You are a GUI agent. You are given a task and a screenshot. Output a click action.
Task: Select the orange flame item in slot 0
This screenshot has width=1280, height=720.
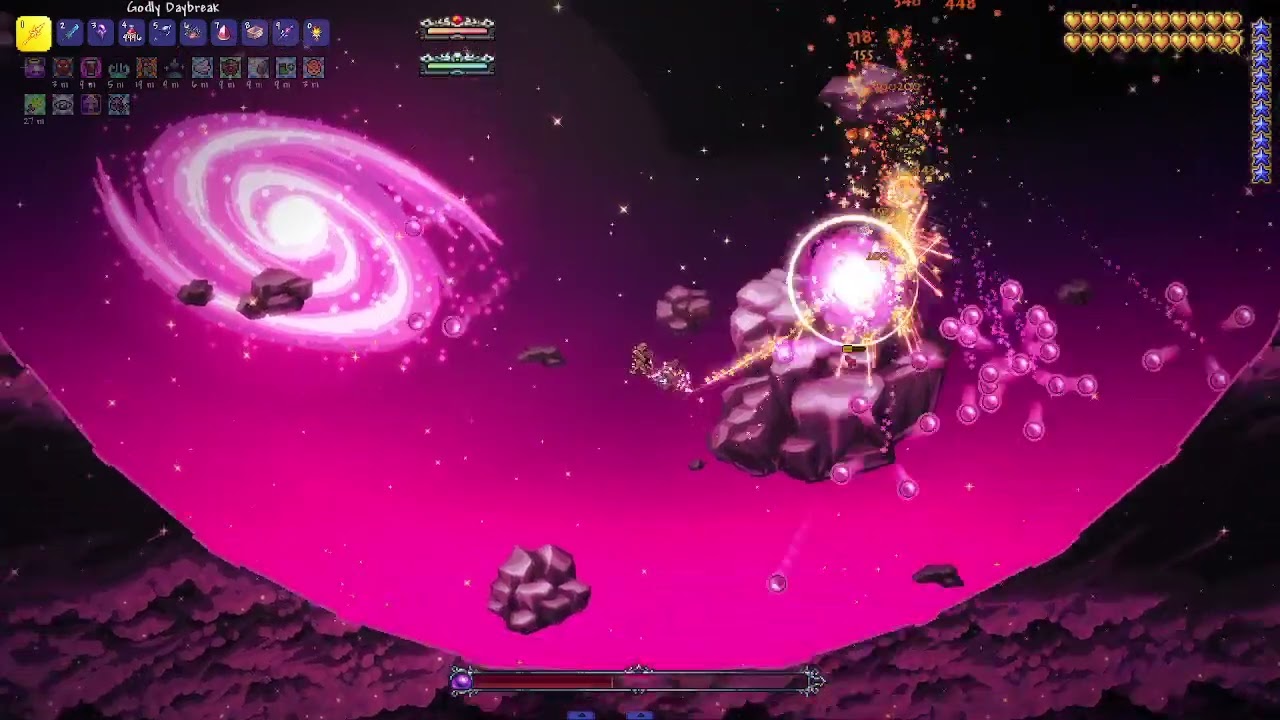[x=316, y=33]
